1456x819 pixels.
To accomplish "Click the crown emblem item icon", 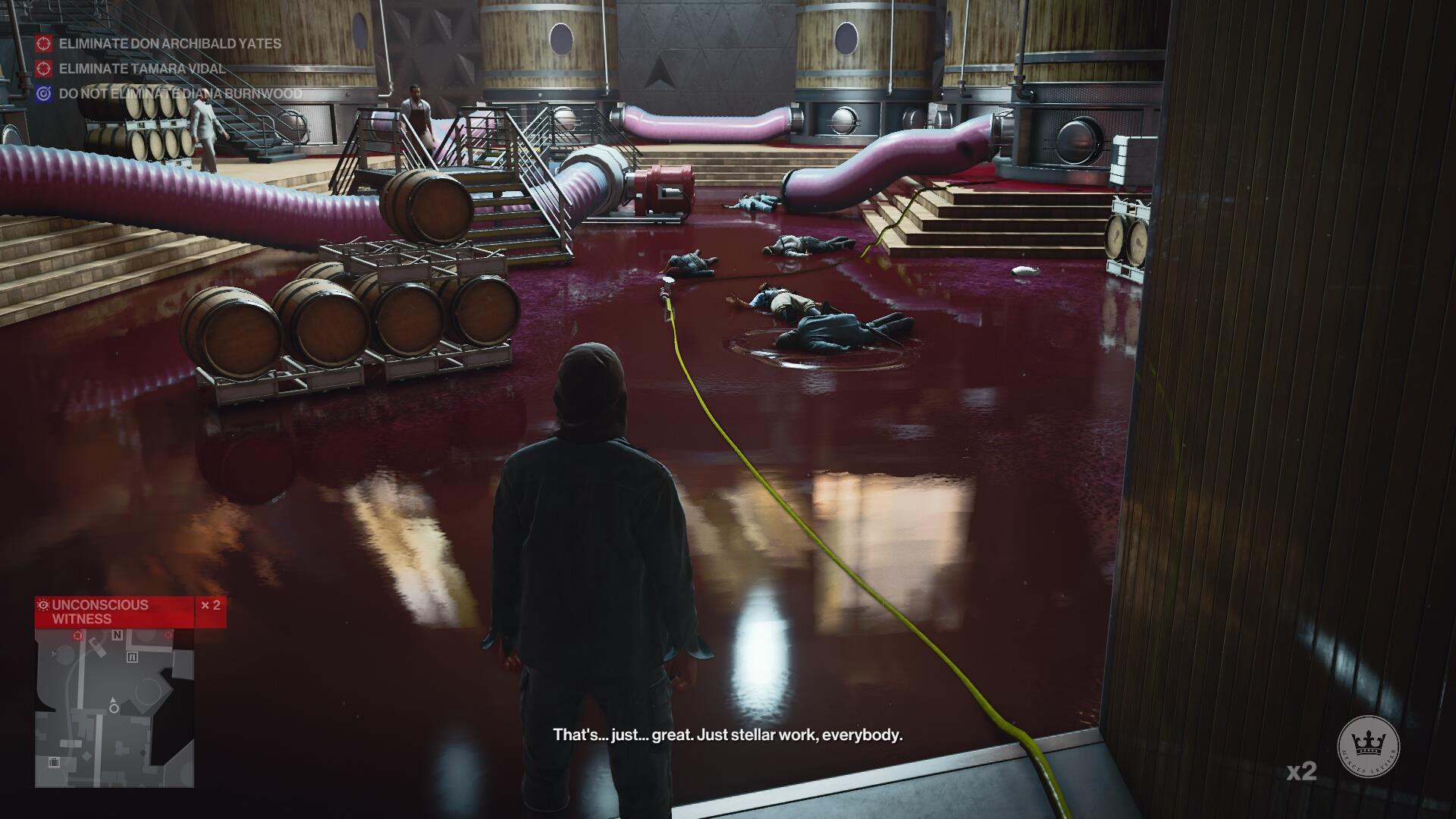I will click(x=1368, y=745).
